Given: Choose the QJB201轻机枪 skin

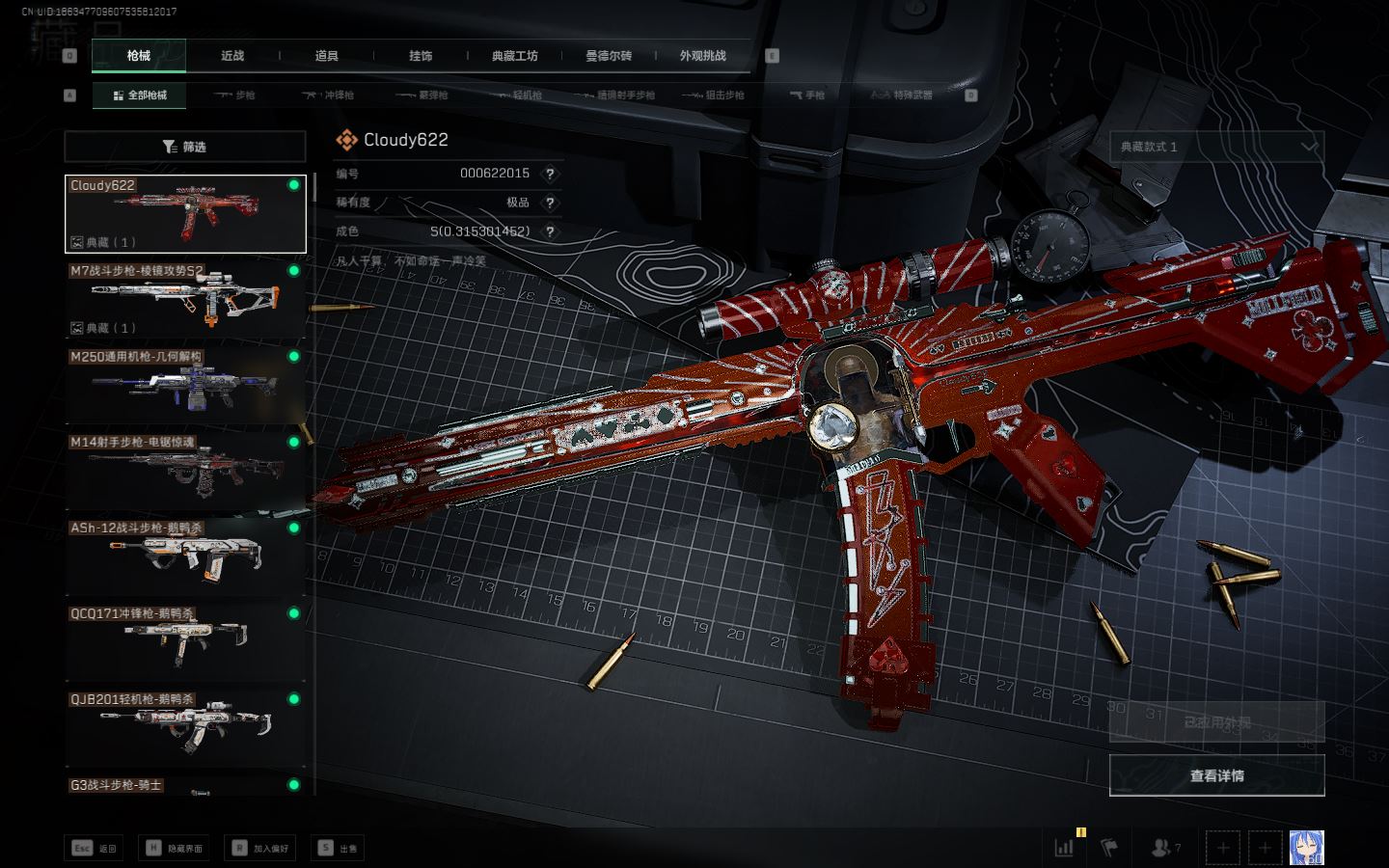Looking at the screenshot, I should [x=184, y=728].
